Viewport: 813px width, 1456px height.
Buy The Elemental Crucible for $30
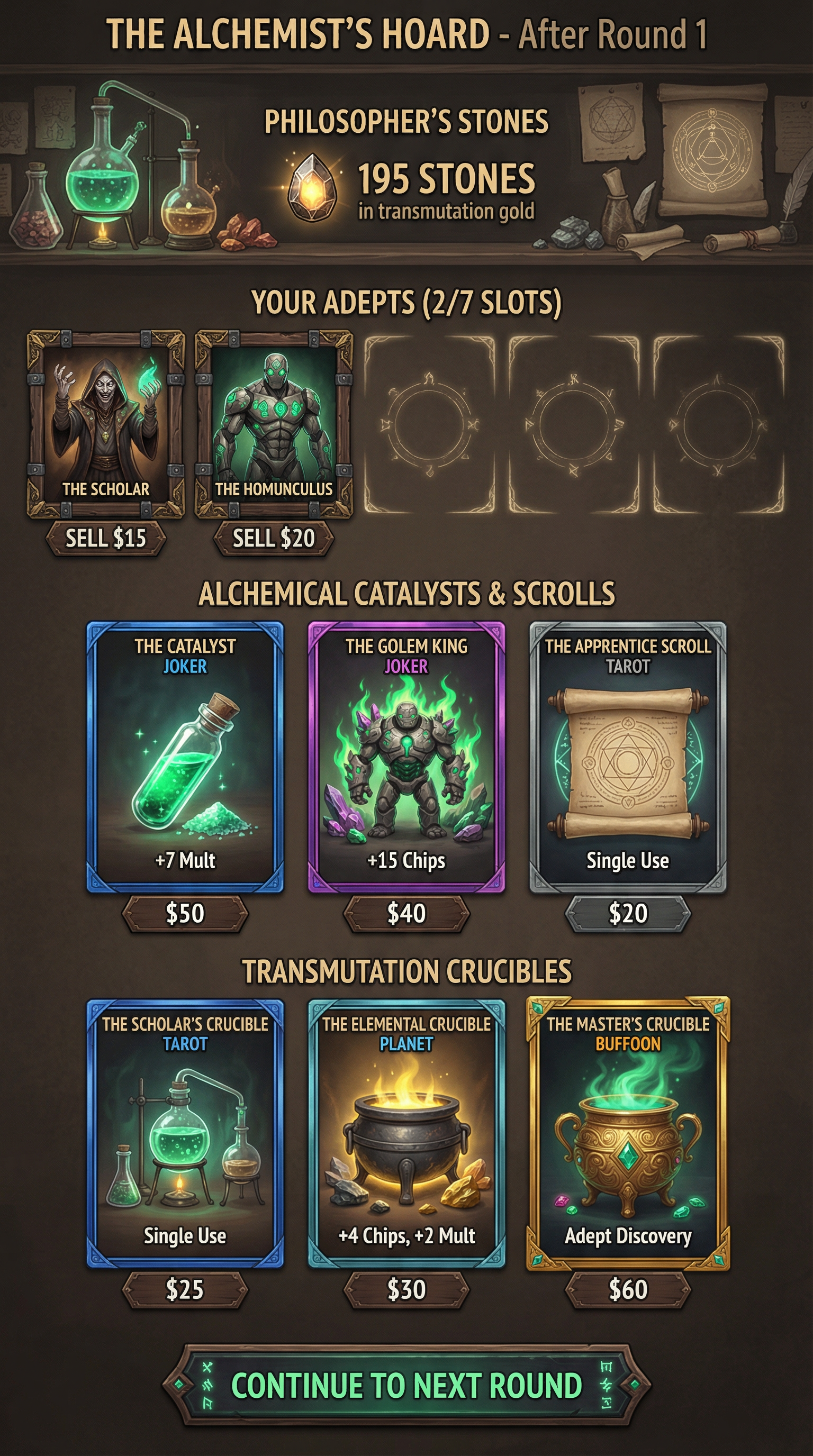coord(406,1290)
